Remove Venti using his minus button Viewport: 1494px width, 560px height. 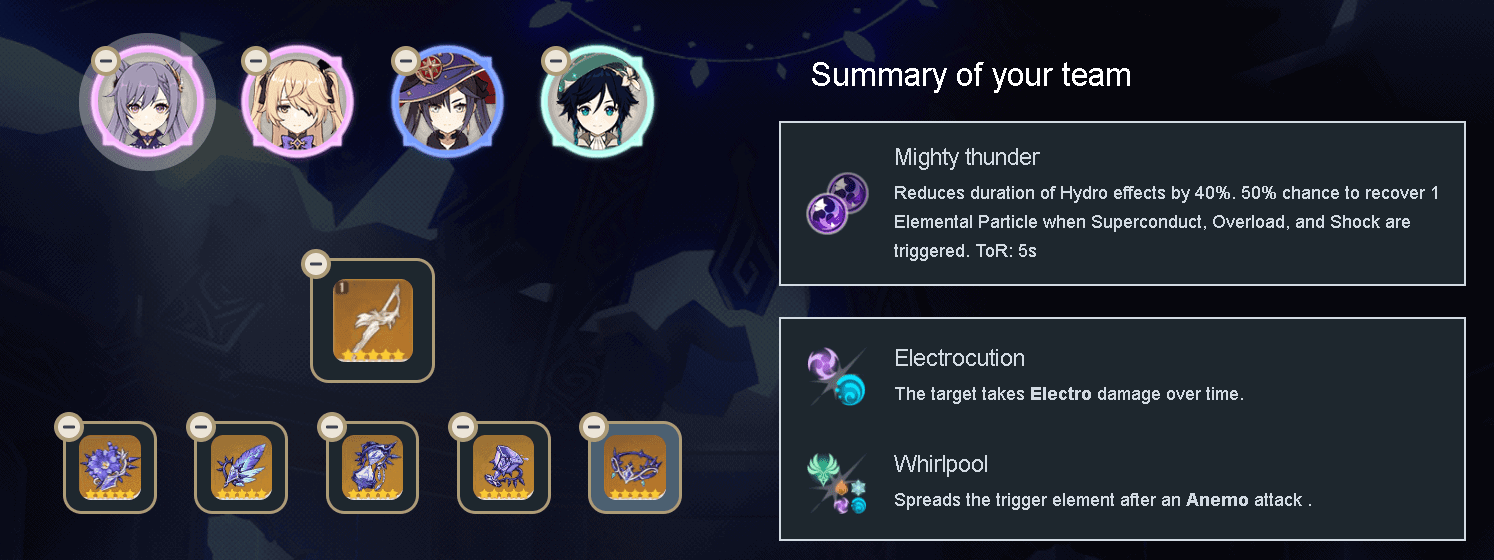point(554,60)
